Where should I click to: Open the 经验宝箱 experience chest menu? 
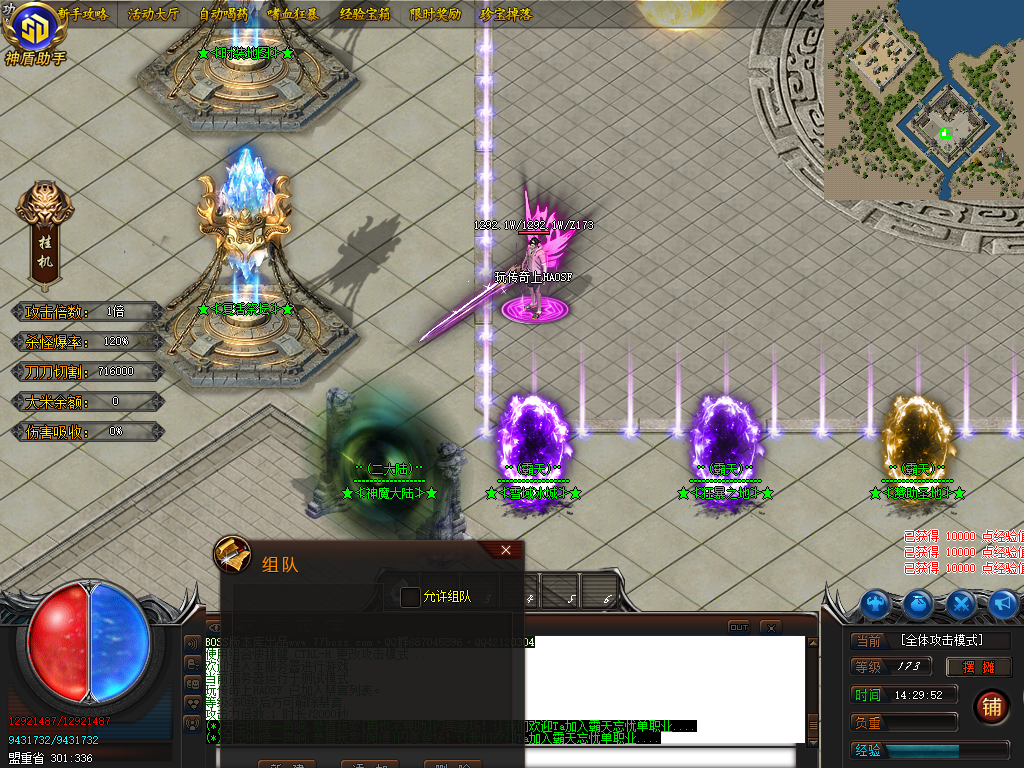[365, 14]
